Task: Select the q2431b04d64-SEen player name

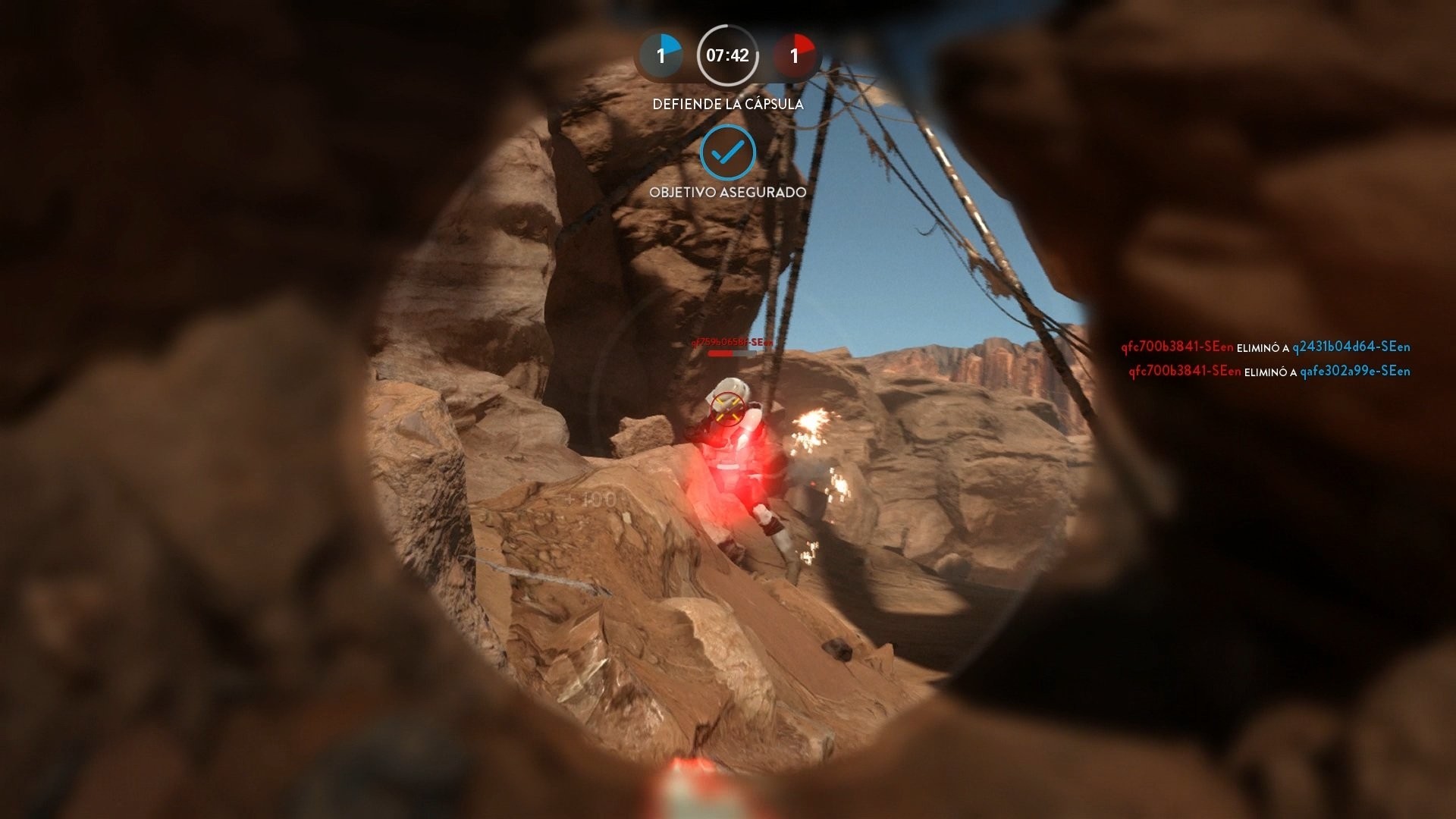Action: 1351,349
